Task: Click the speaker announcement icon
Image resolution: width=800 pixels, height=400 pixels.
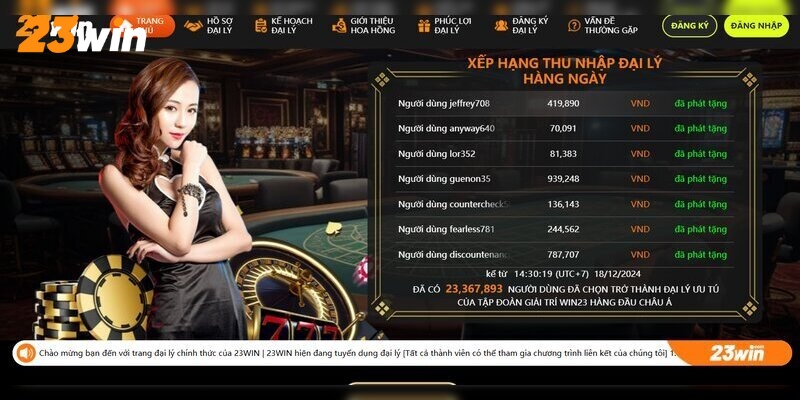Action: 26,353
